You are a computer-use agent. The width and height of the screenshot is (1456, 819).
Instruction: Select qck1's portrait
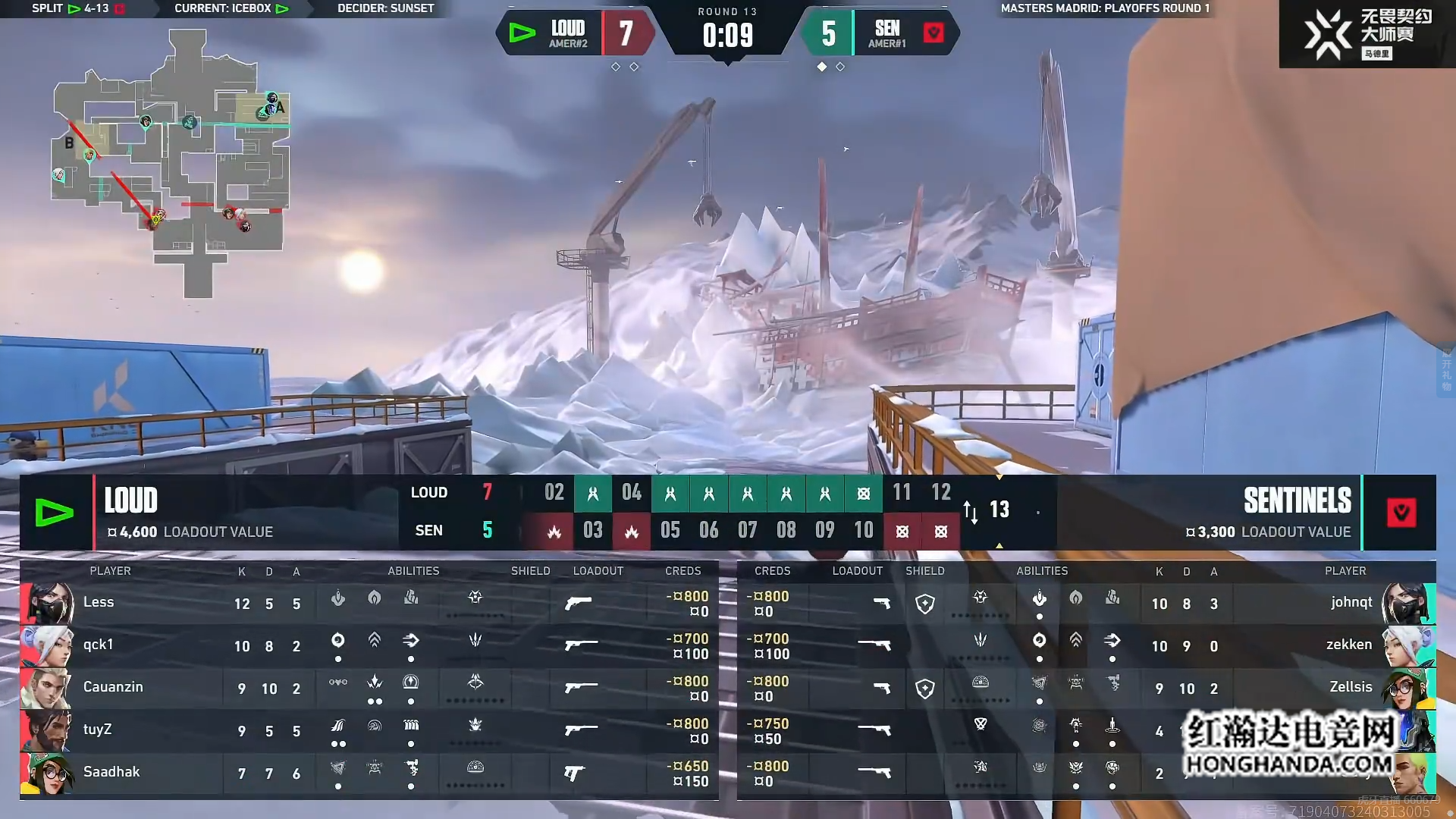(47, 646)
